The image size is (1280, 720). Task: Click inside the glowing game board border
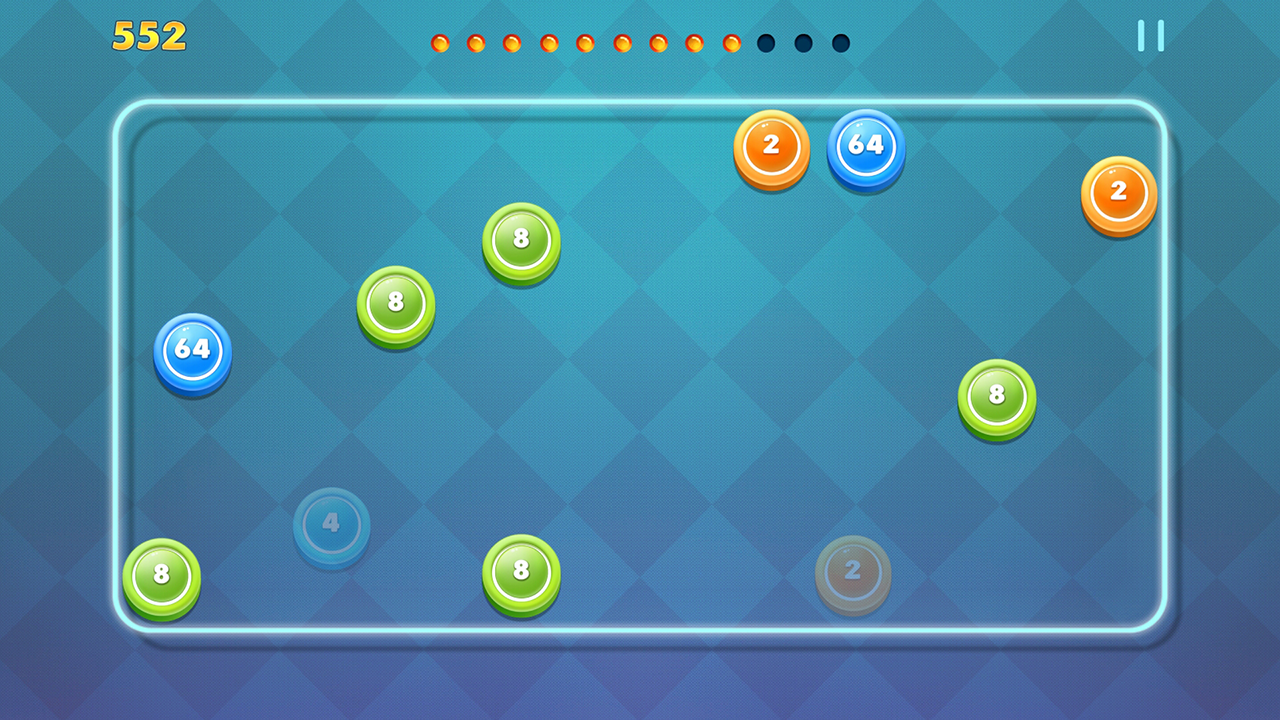[640, 370]
